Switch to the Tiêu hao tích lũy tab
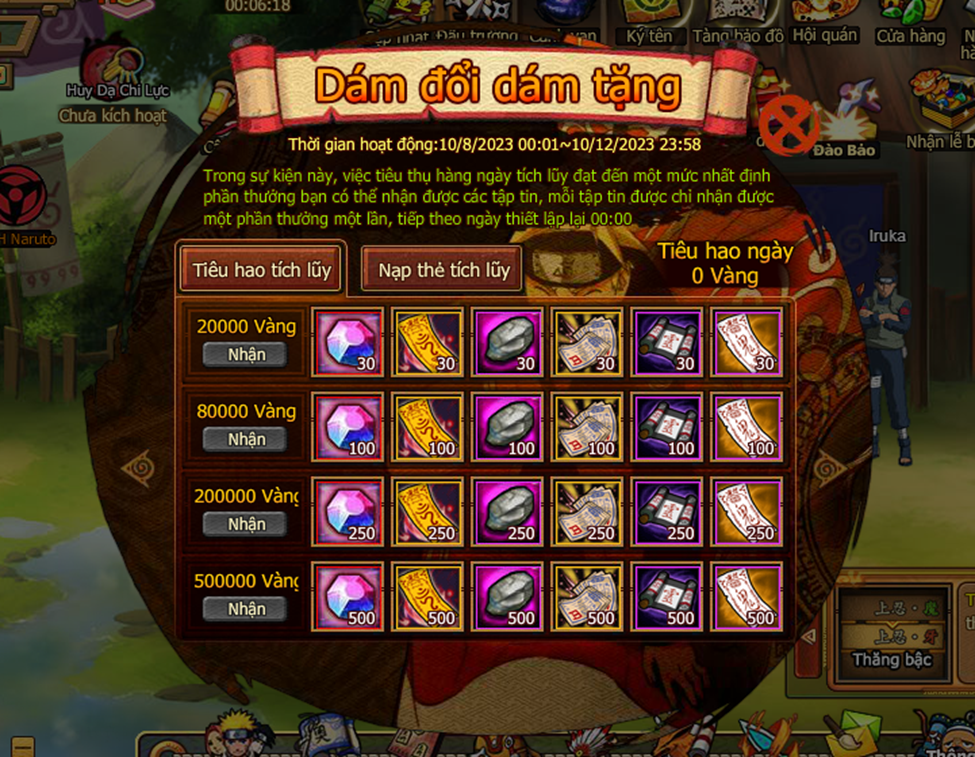The image size is (975, 757). coord(261,269)
